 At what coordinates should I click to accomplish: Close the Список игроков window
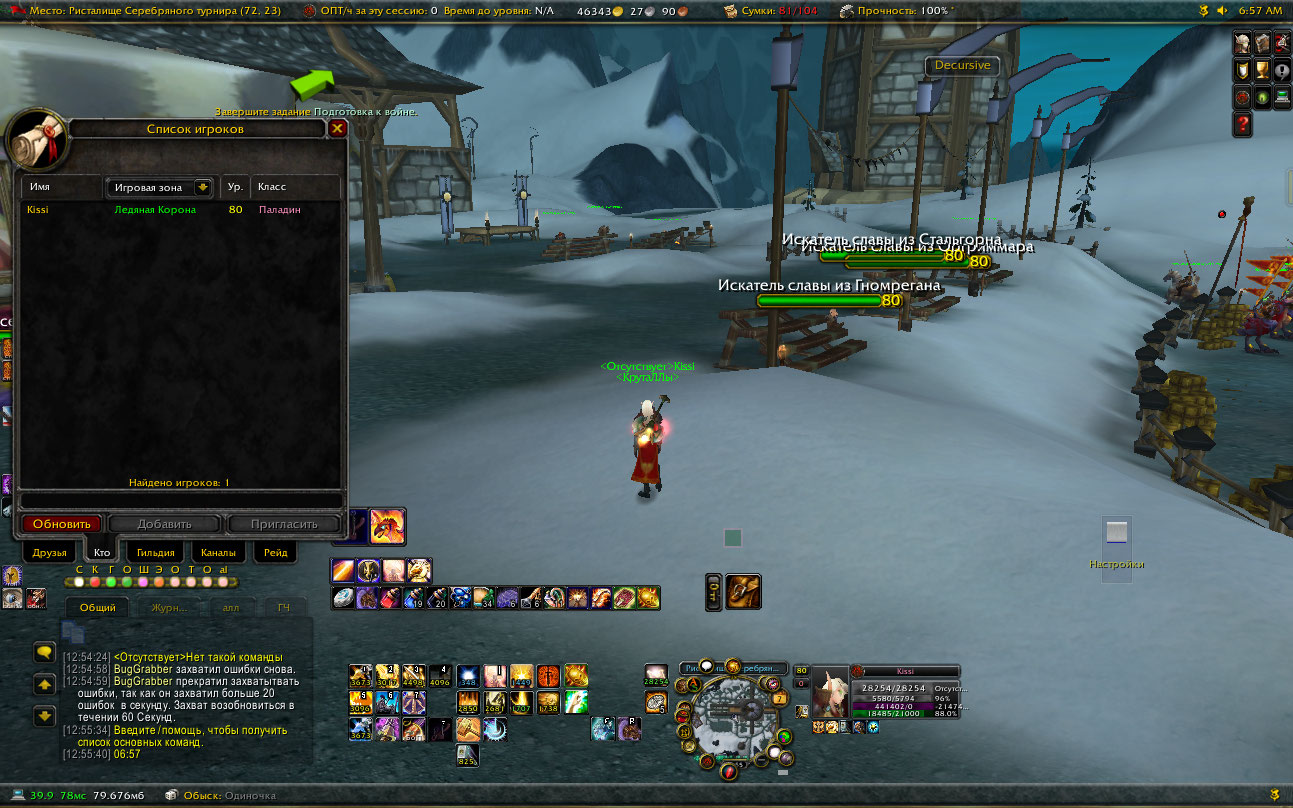pyautogui.click(x=337, y=128)
